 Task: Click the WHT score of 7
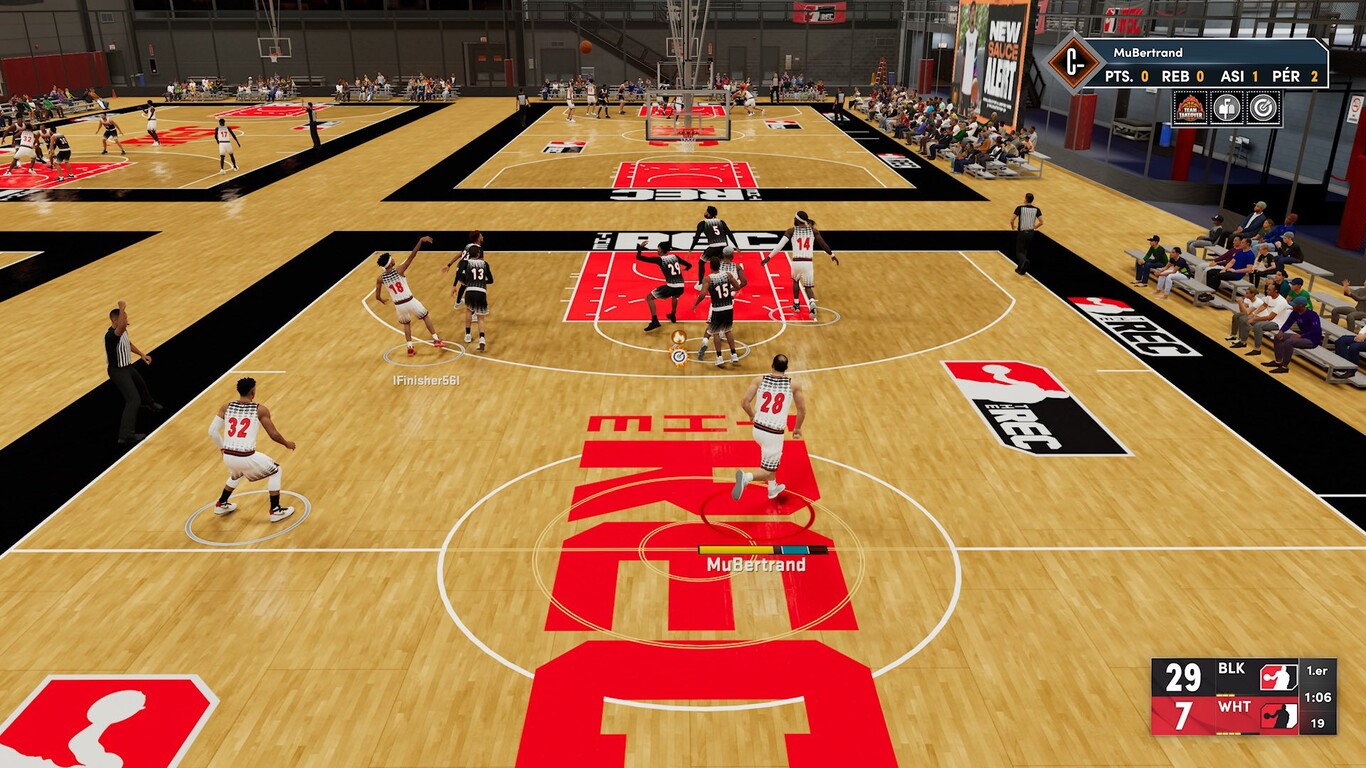(x=1185, y=716)
